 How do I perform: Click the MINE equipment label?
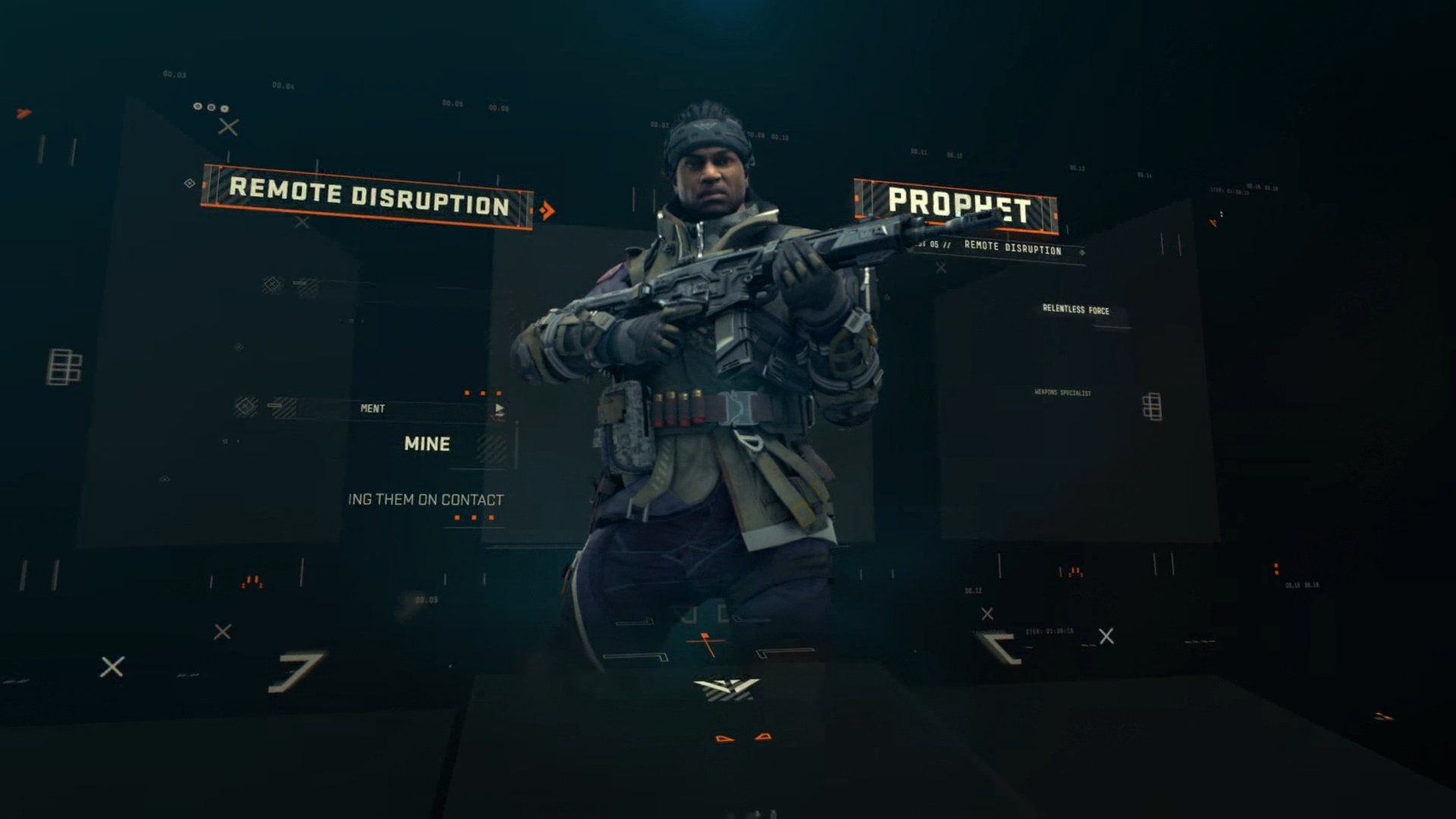coord(427,445)
